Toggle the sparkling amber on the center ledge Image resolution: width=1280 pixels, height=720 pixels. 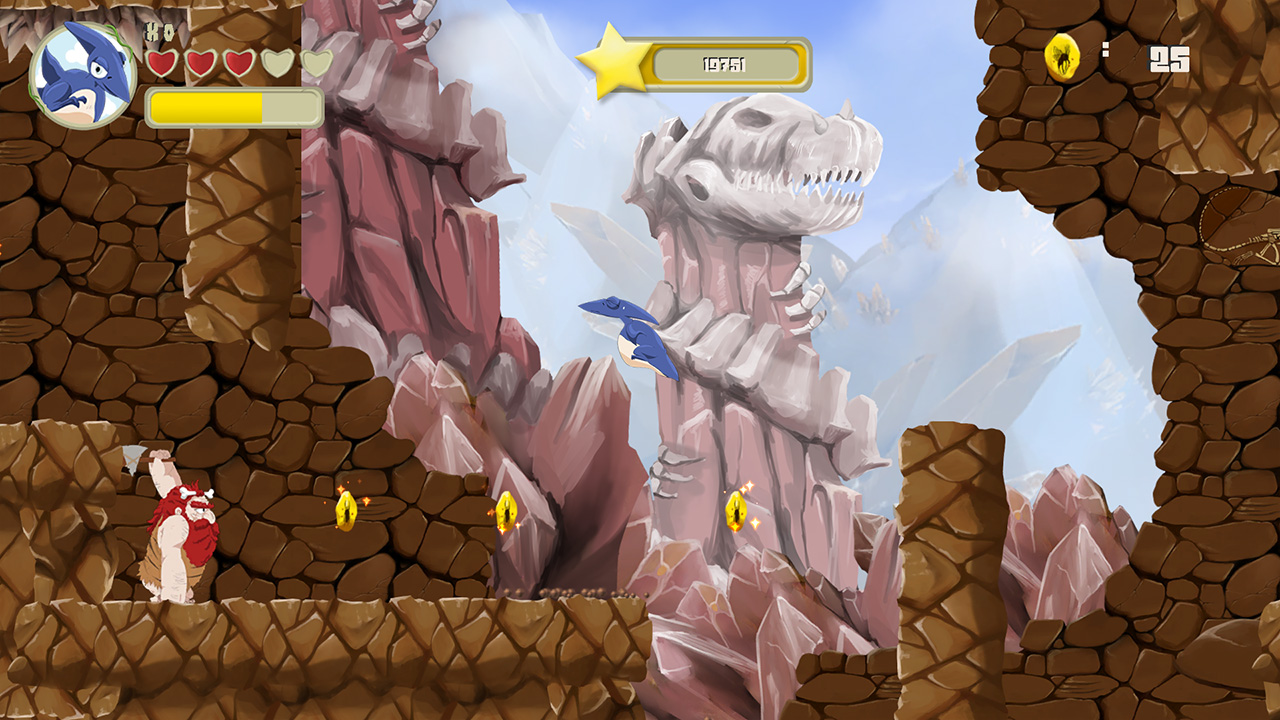[x=506, y=513]
